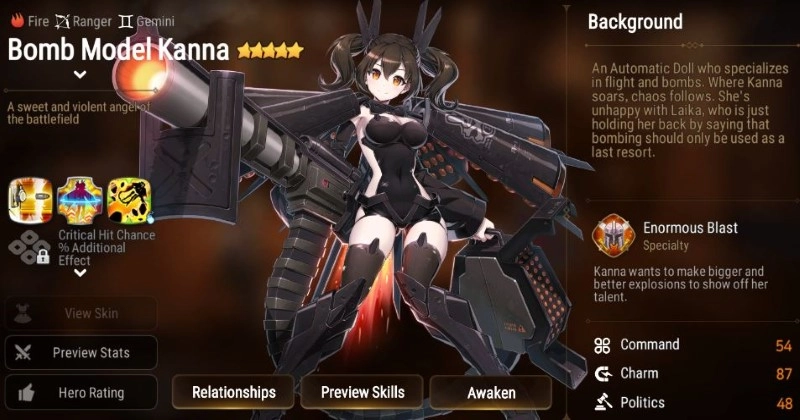The image size is (800, 420).
Task: Open the Hero Rating screen
Action: (x=81, y=392)
